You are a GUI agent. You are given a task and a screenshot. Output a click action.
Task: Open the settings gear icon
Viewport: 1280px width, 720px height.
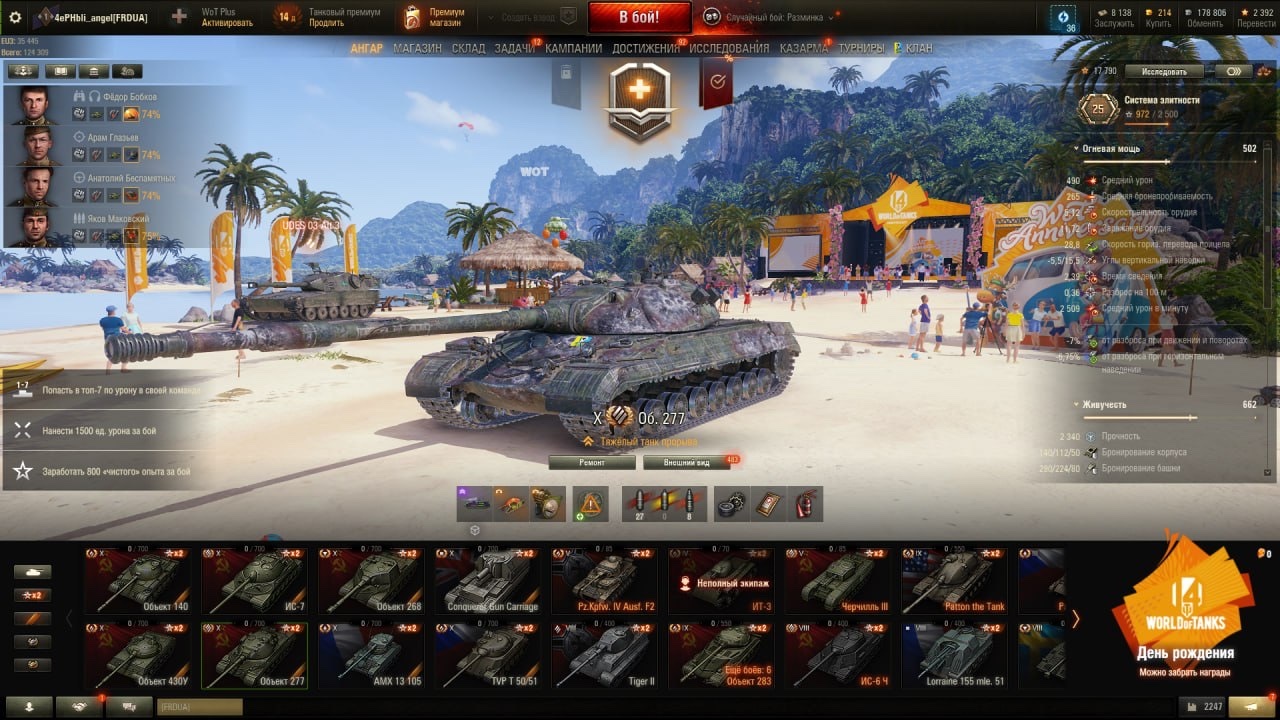point(15,17)
